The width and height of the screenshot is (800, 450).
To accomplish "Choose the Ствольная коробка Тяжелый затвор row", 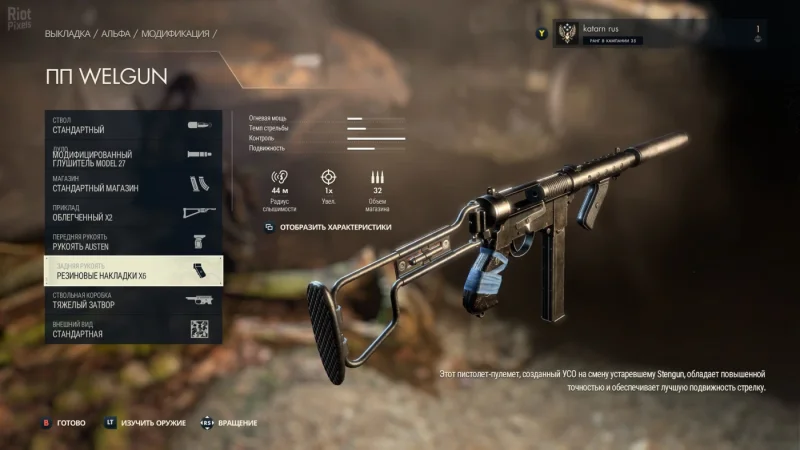I will [133, 300].
